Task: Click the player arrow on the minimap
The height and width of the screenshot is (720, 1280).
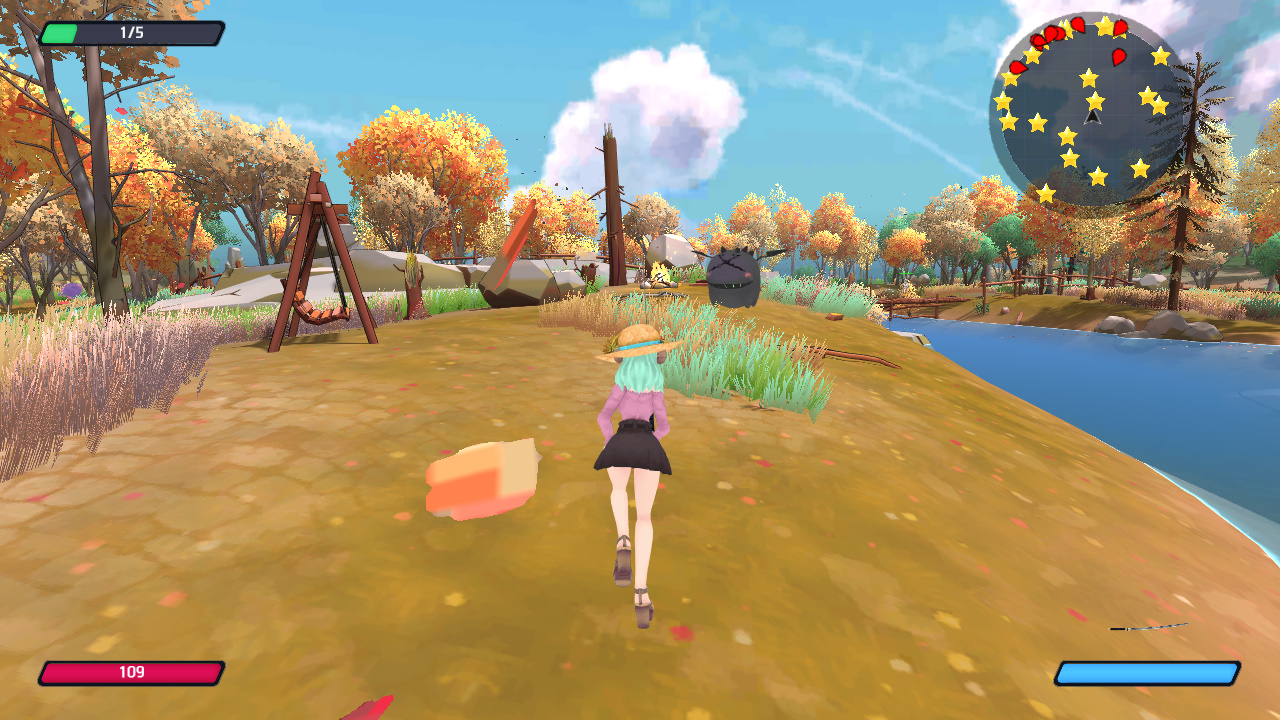Action: [x=1092, y=118]
